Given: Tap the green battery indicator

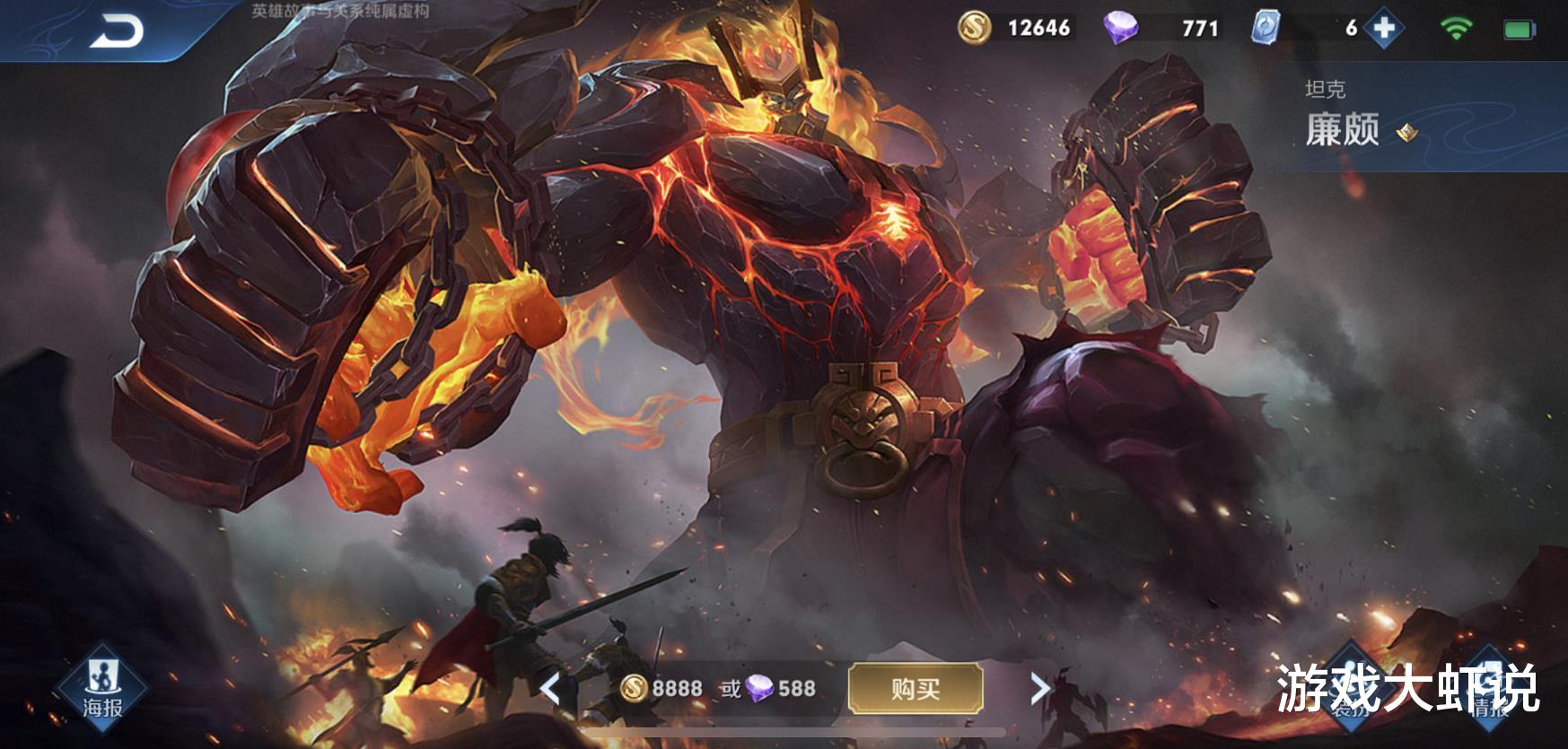Looking at the screenshot, I should tap(1518, 26).
